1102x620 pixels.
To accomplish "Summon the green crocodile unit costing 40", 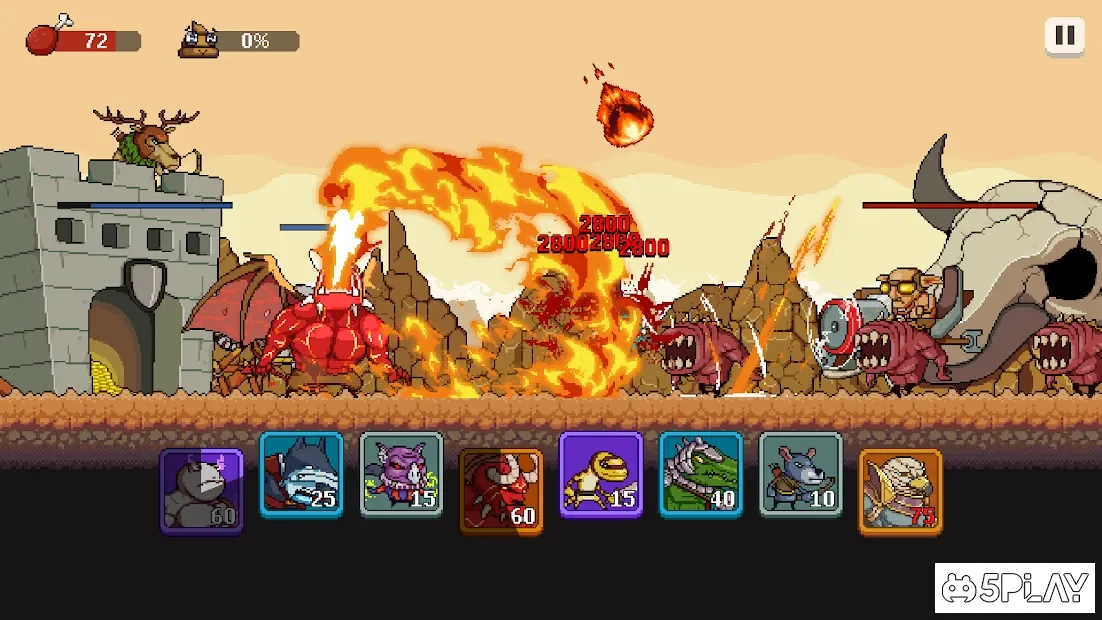I will pos(701,474).
